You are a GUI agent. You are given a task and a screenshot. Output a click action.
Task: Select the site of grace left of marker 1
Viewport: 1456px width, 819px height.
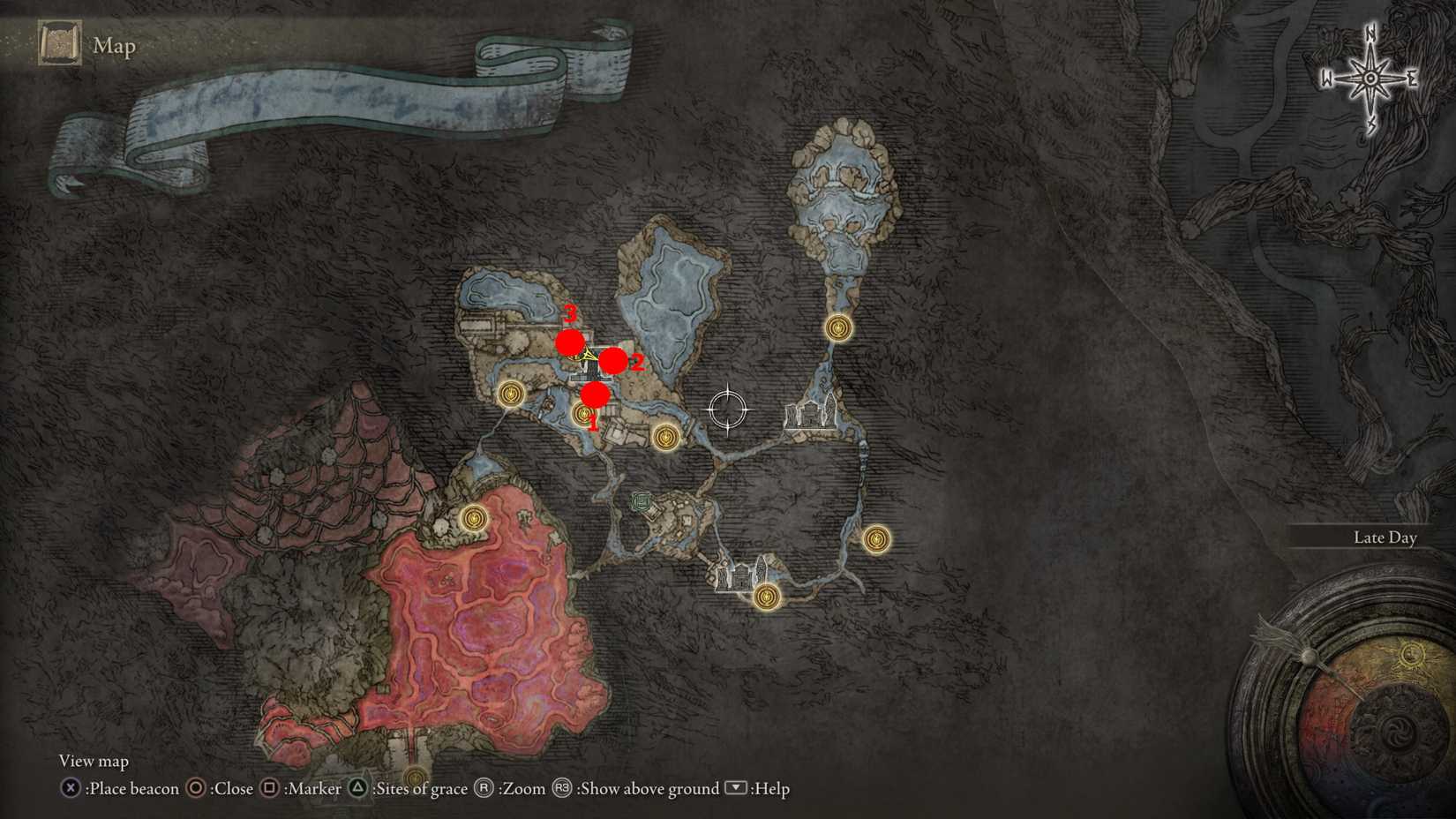[x=510, y=392]
